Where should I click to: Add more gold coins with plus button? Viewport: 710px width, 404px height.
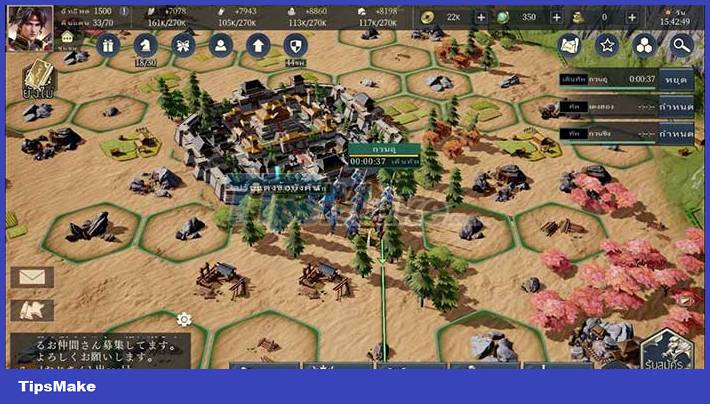point(481,18)
